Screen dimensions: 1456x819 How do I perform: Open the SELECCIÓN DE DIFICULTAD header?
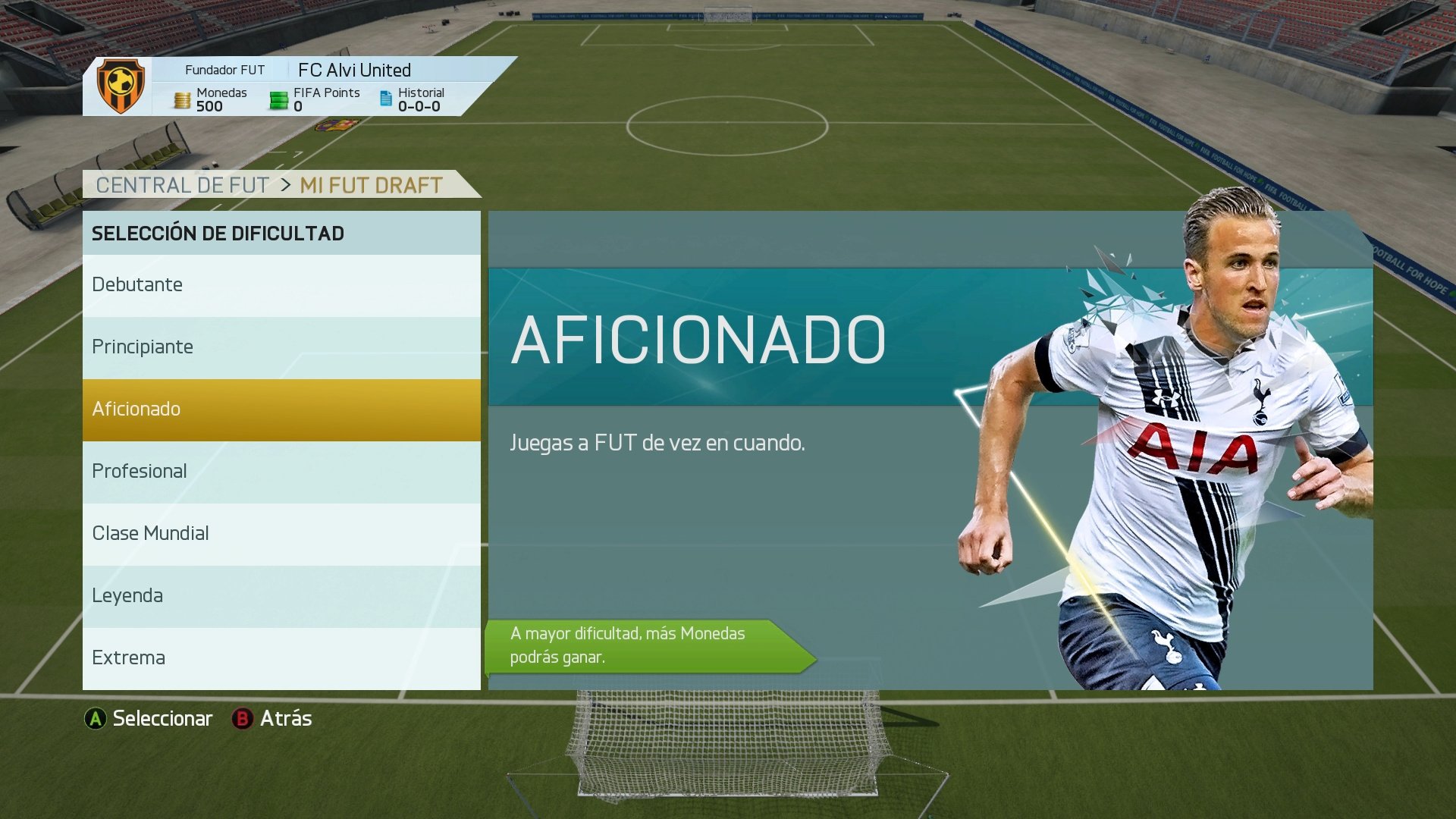coord(217,233)
